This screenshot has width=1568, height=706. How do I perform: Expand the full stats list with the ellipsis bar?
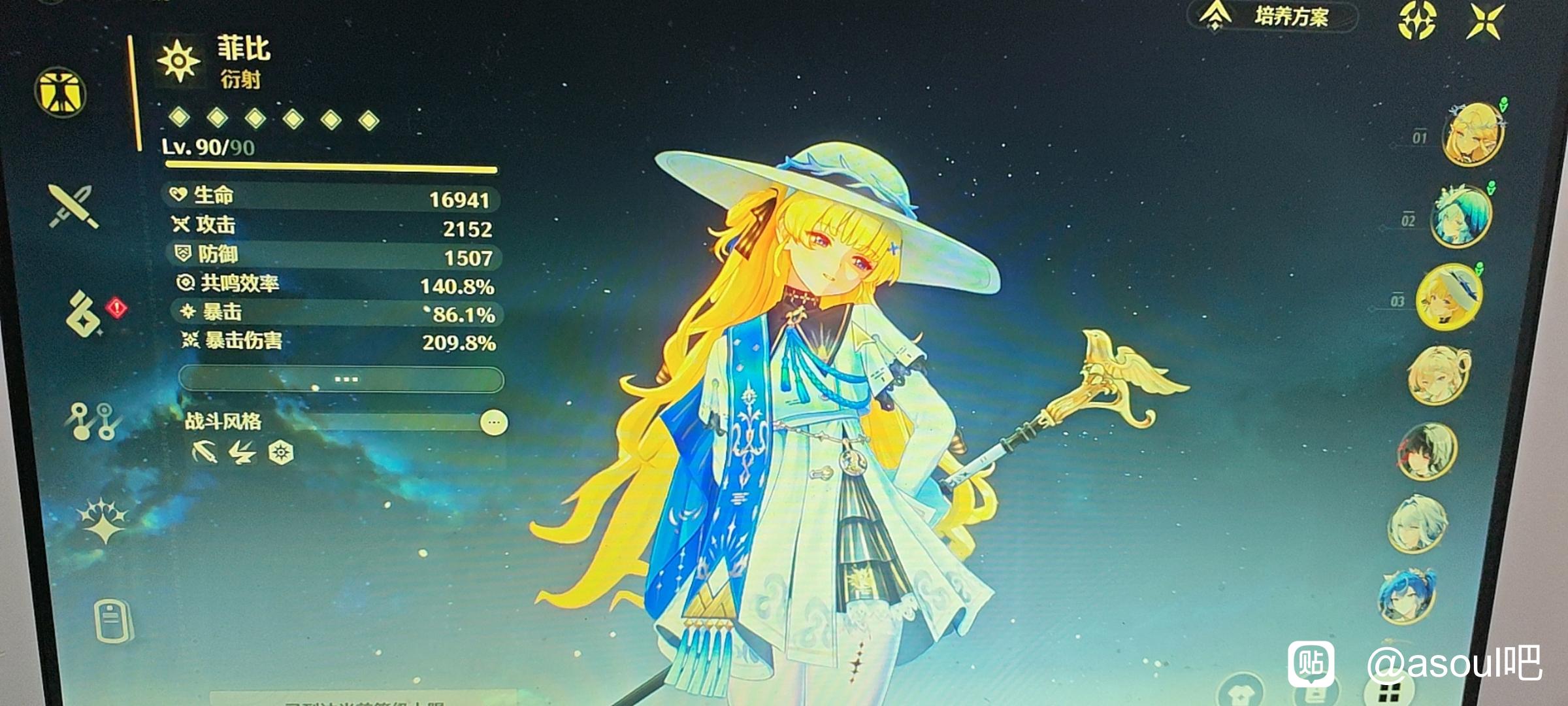[341, 380]
